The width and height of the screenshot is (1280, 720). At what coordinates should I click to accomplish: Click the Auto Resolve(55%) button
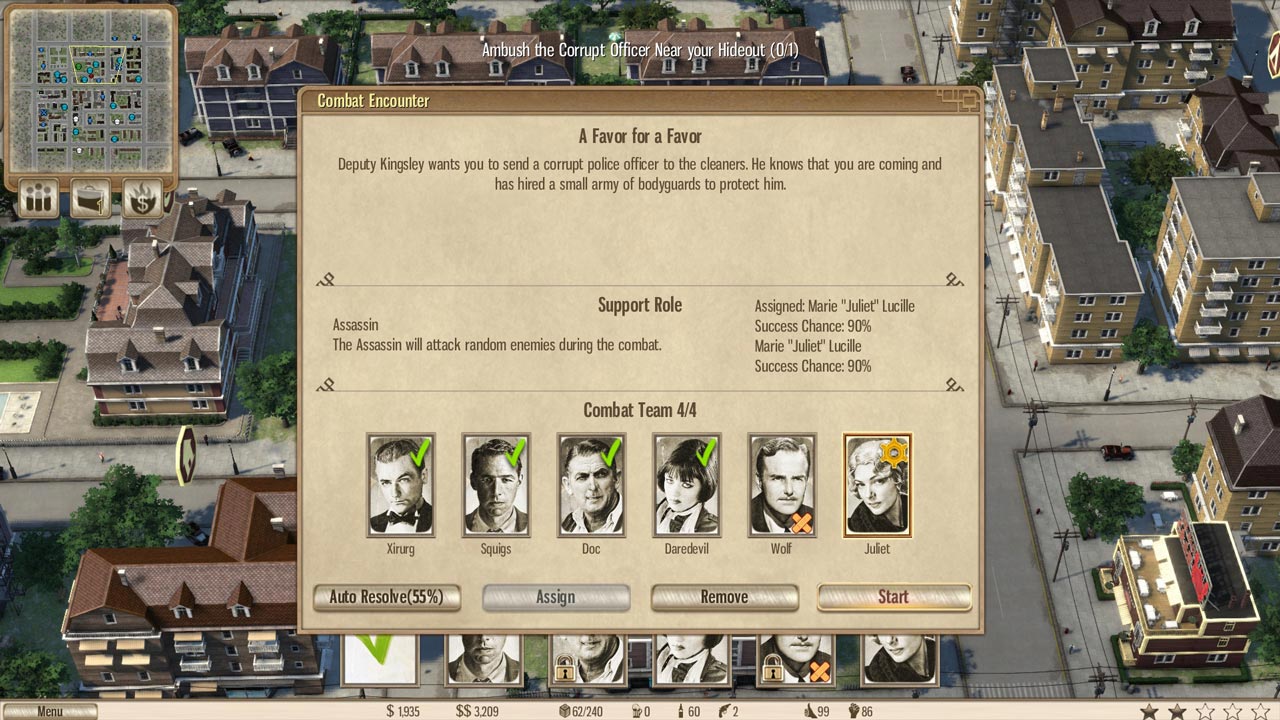coord(386,597)
